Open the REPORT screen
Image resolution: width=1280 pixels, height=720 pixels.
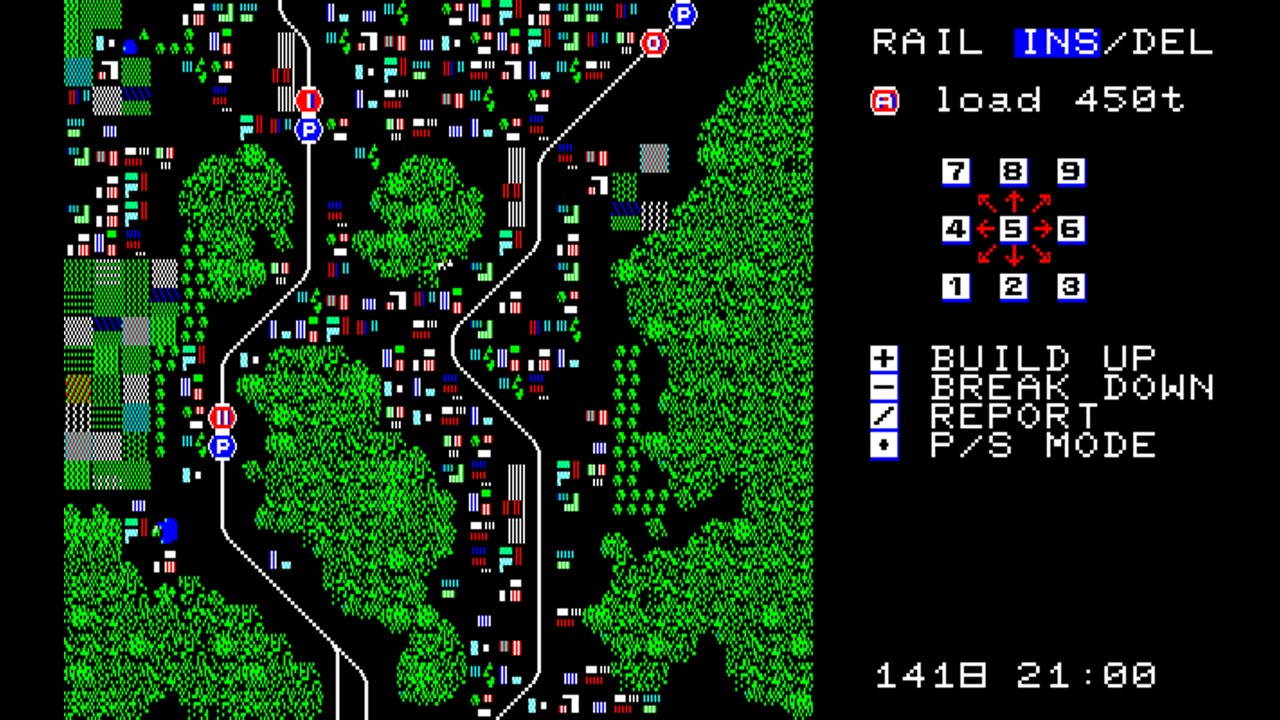click(x=1014, y=416)
